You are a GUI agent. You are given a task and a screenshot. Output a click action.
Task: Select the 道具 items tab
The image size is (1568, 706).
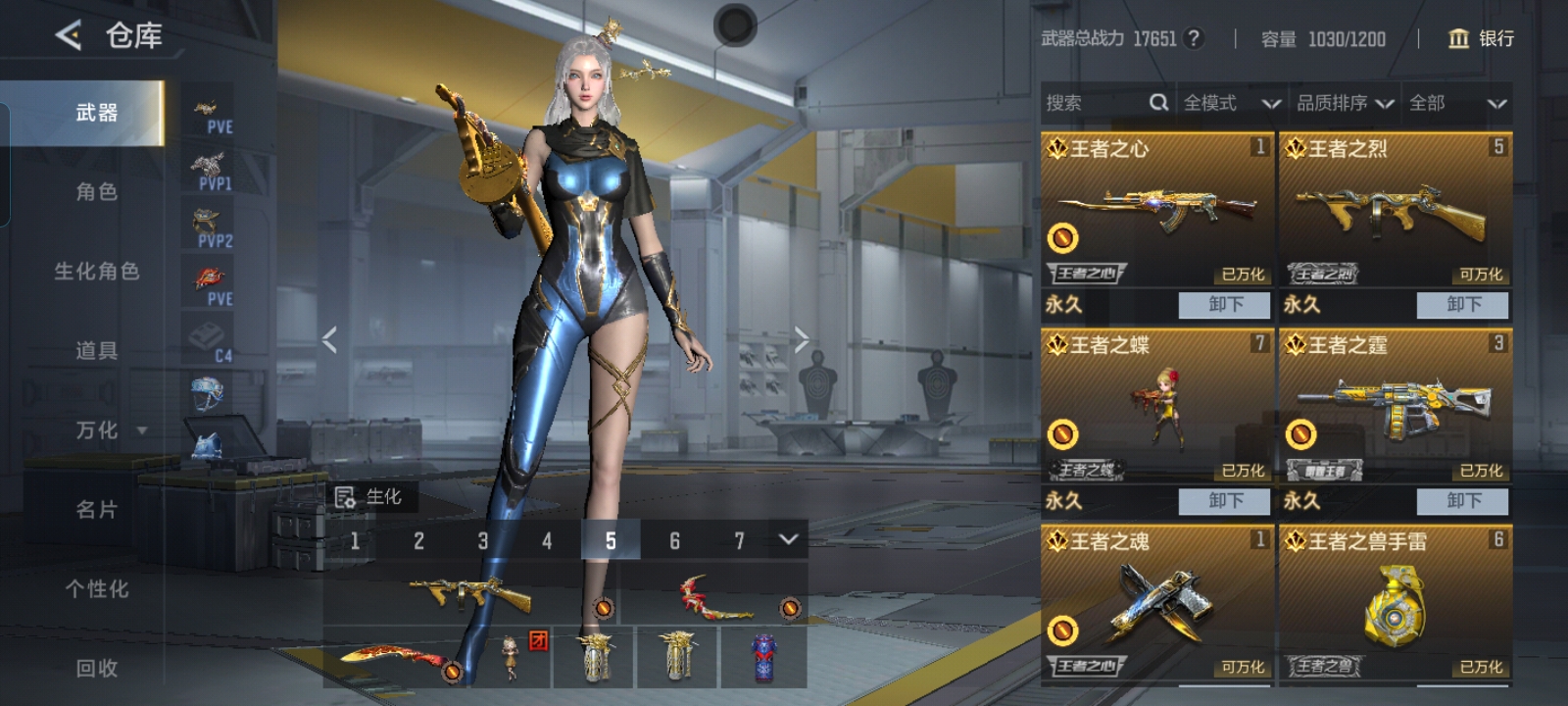coord(96,351)
